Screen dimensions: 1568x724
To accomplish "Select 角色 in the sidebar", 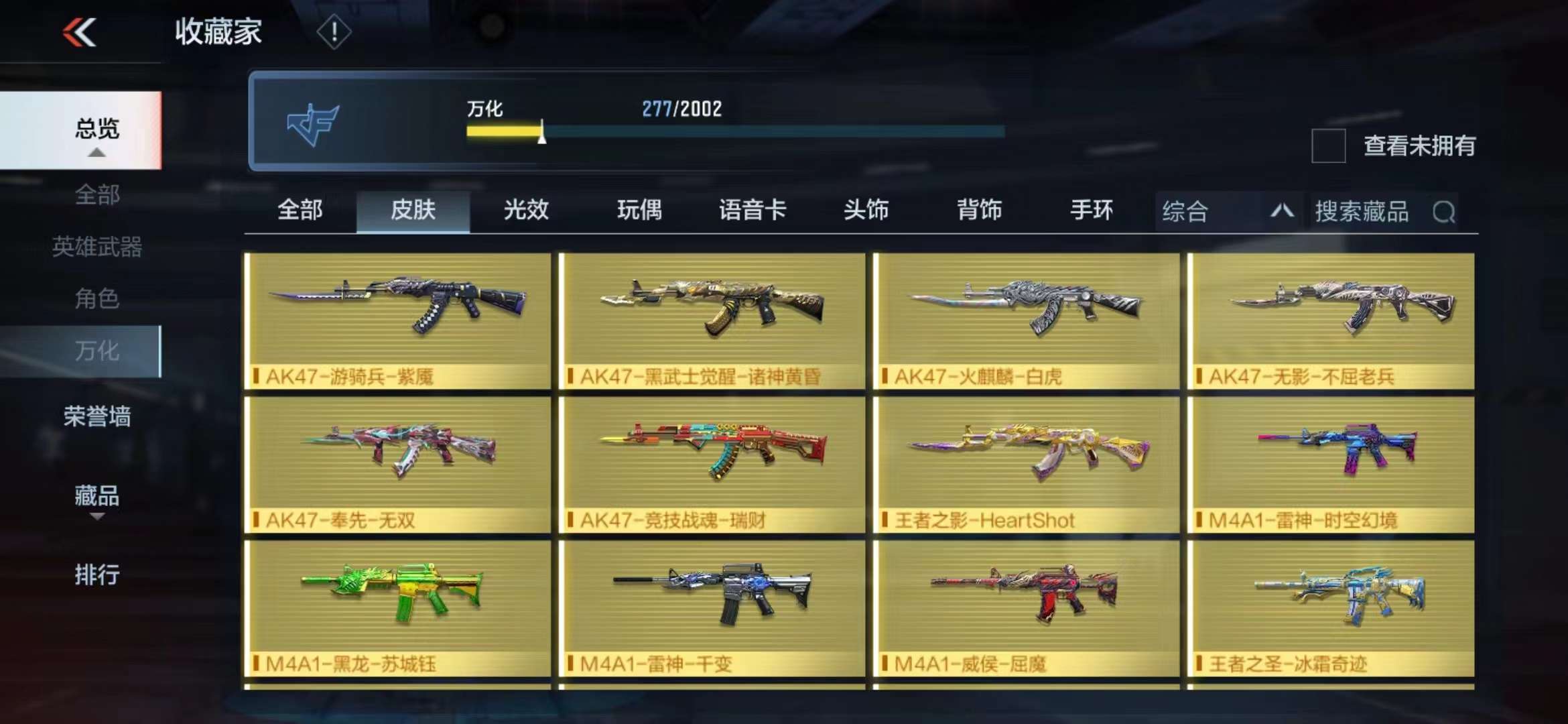I will coord(97,298).
